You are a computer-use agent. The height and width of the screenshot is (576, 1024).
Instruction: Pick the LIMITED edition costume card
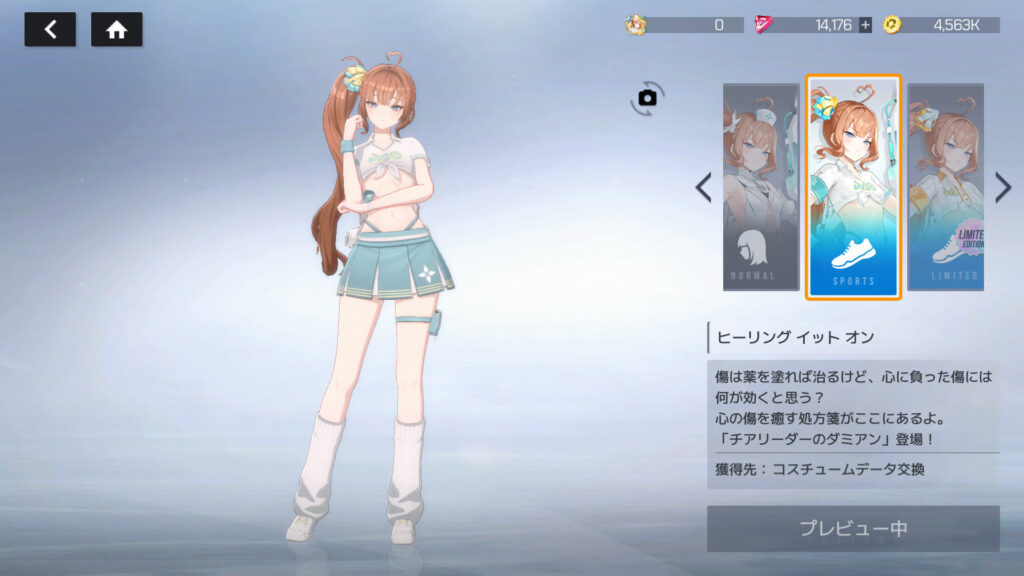click(x=945, y=187)
